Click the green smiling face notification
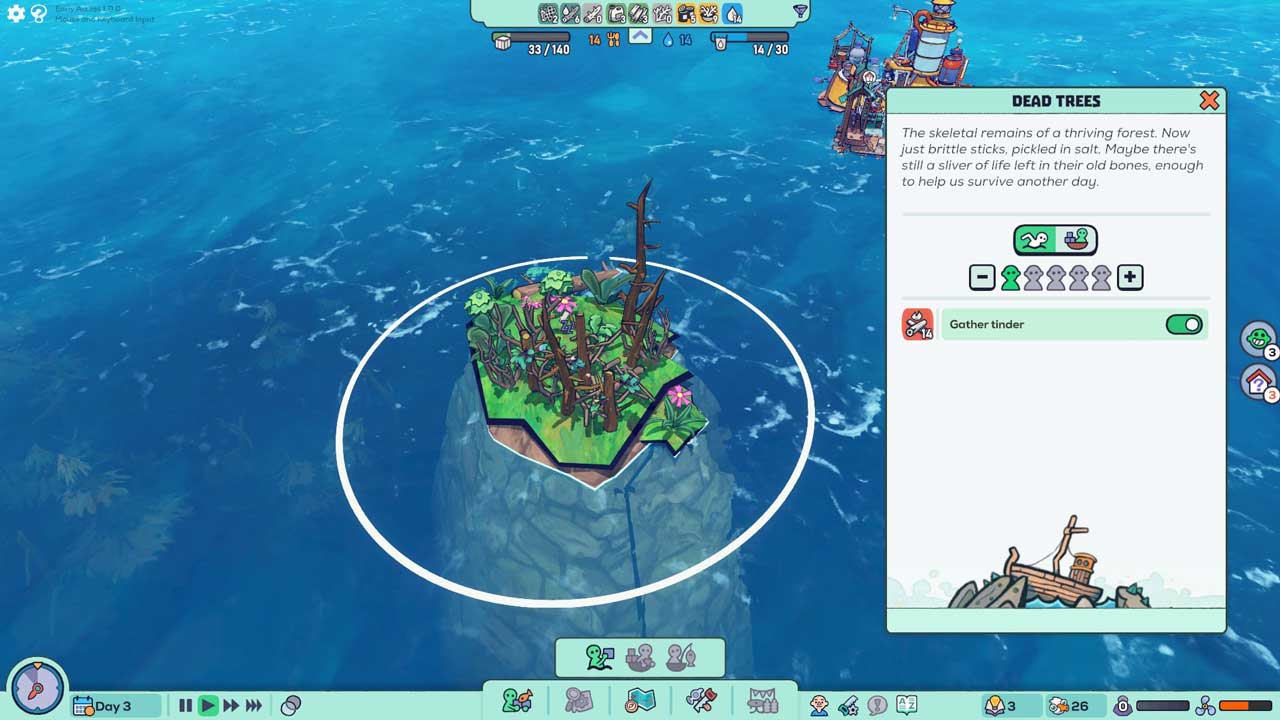The height and width of the screenshot is (720, 1280). click(x=1257, y=338)
